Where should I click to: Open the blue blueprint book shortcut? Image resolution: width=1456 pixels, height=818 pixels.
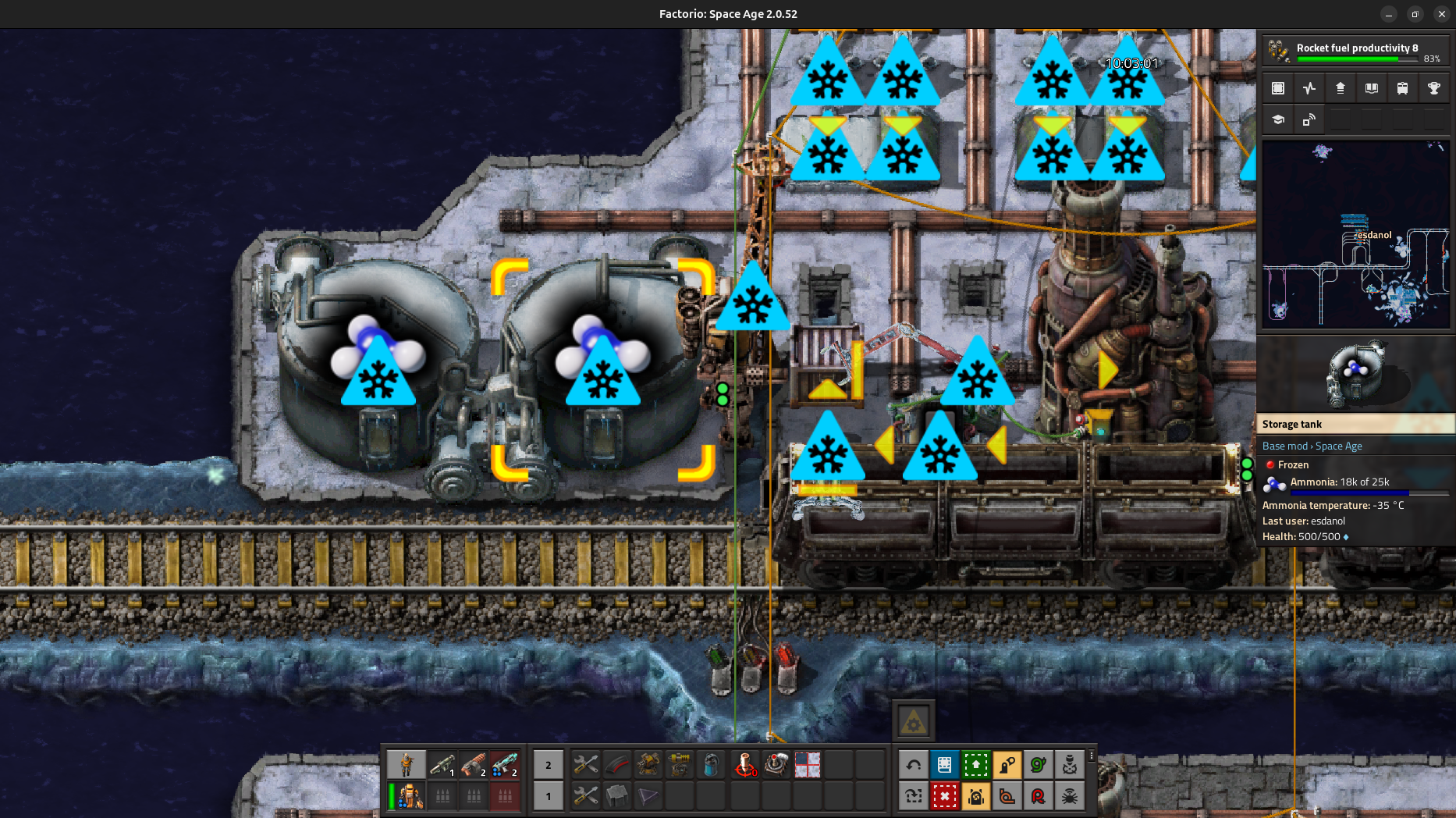(944, 765)
